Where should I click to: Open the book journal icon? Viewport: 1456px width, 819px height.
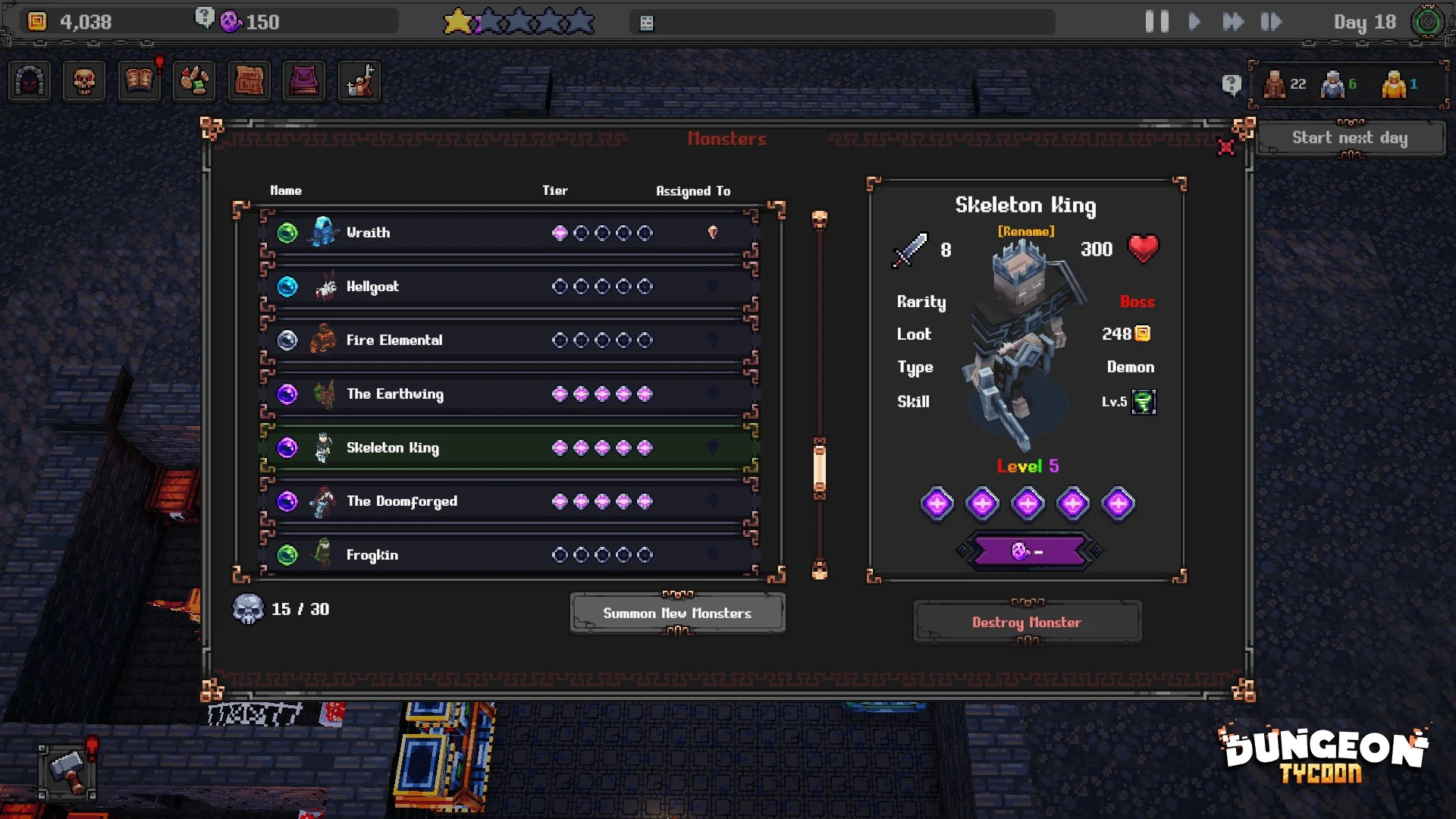tap(139, 81)
